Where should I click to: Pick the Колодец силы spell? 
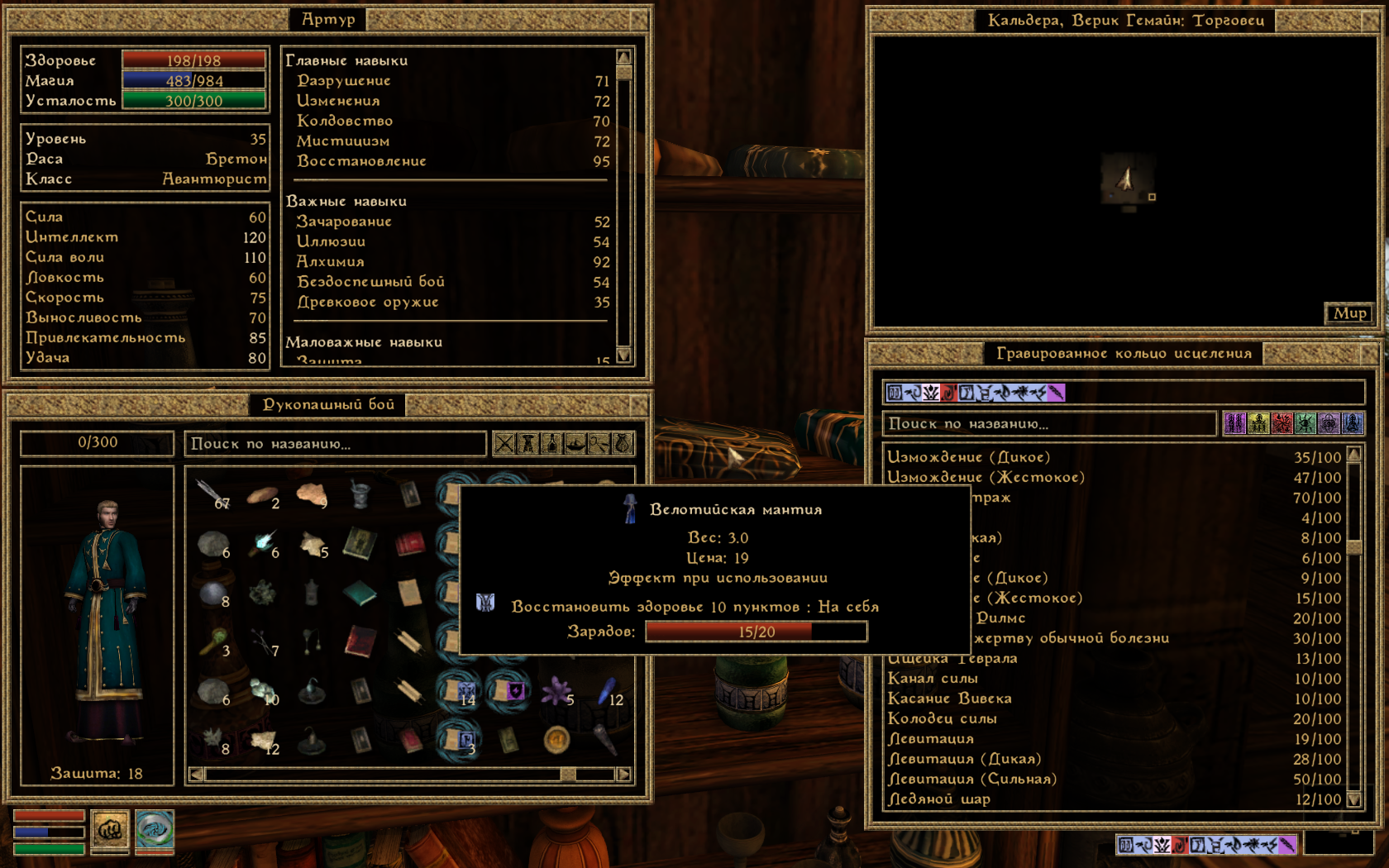coord(942,718)
